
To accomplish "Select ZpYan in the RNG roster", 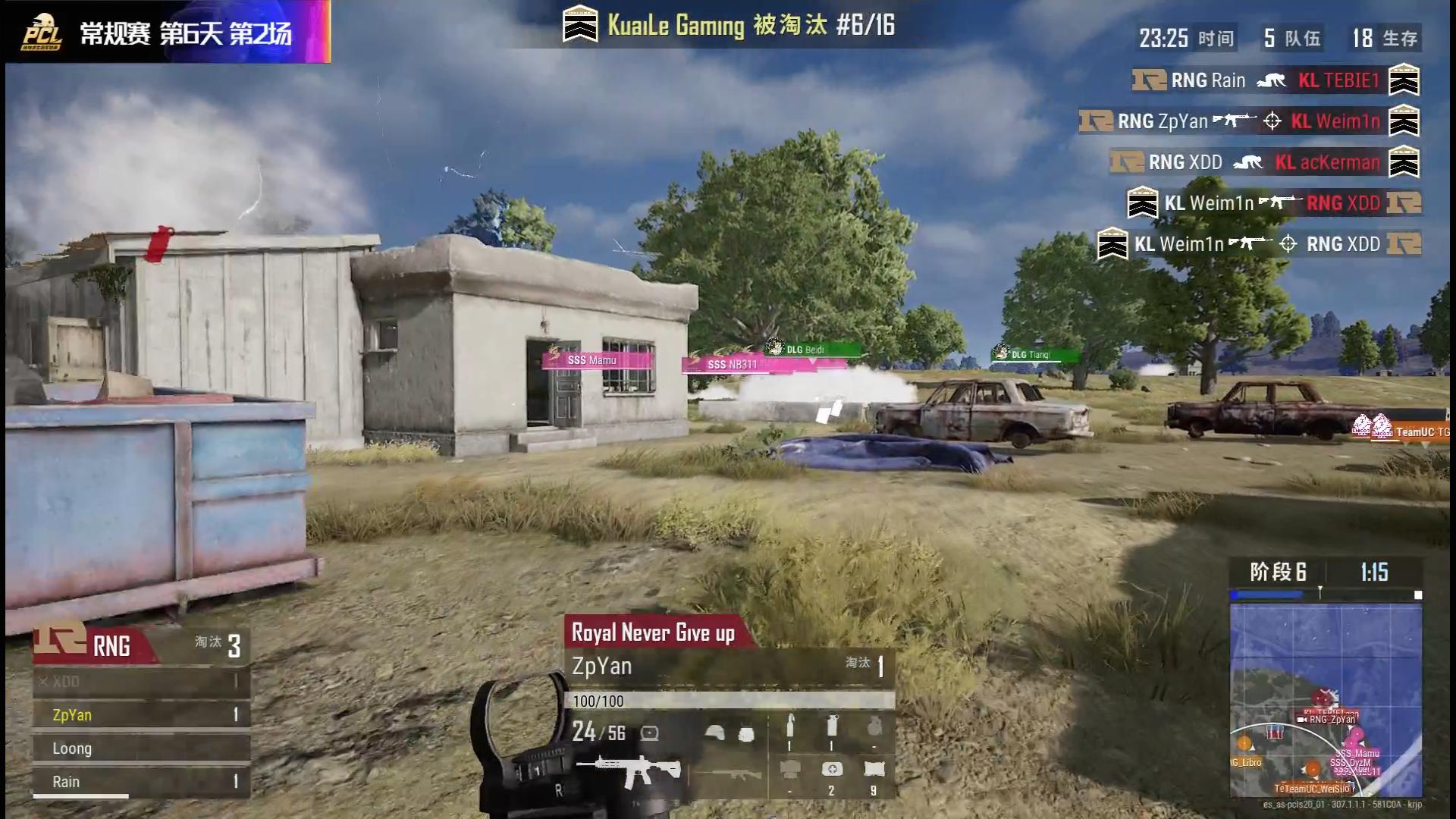I will (141, 714).
